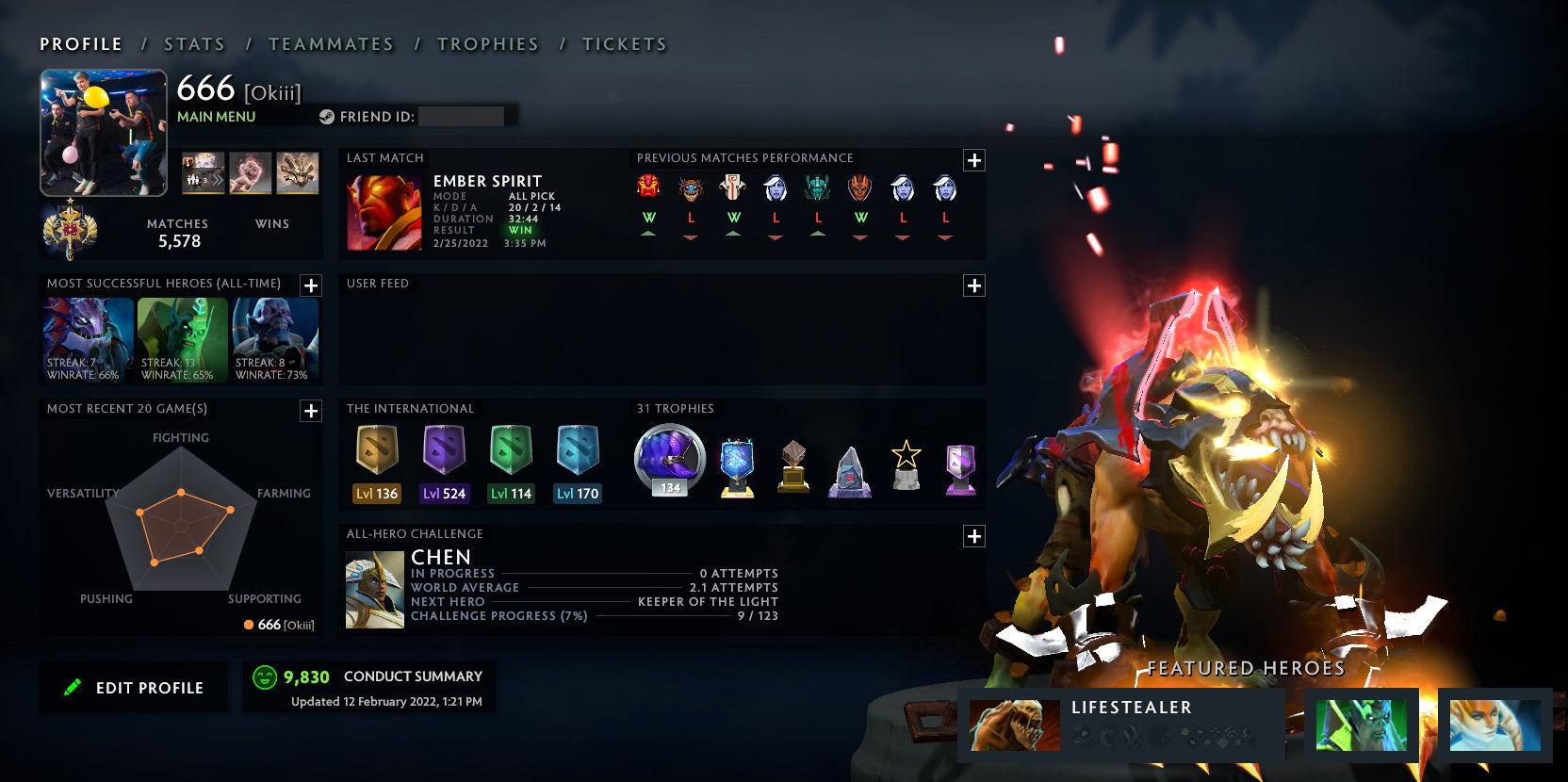This screenshot has width=1568, height=782.
Task: Select the Divine rank medal icon
Action: pos(69,229)
